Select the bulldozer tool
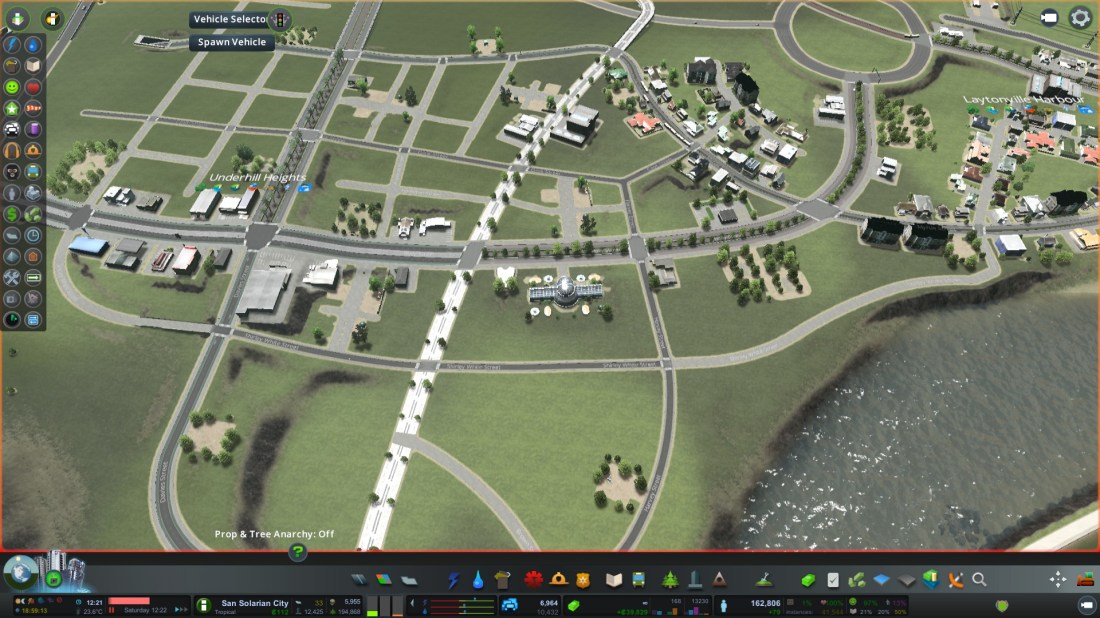The image size is (1100, 618). [x=1085, y=579]
